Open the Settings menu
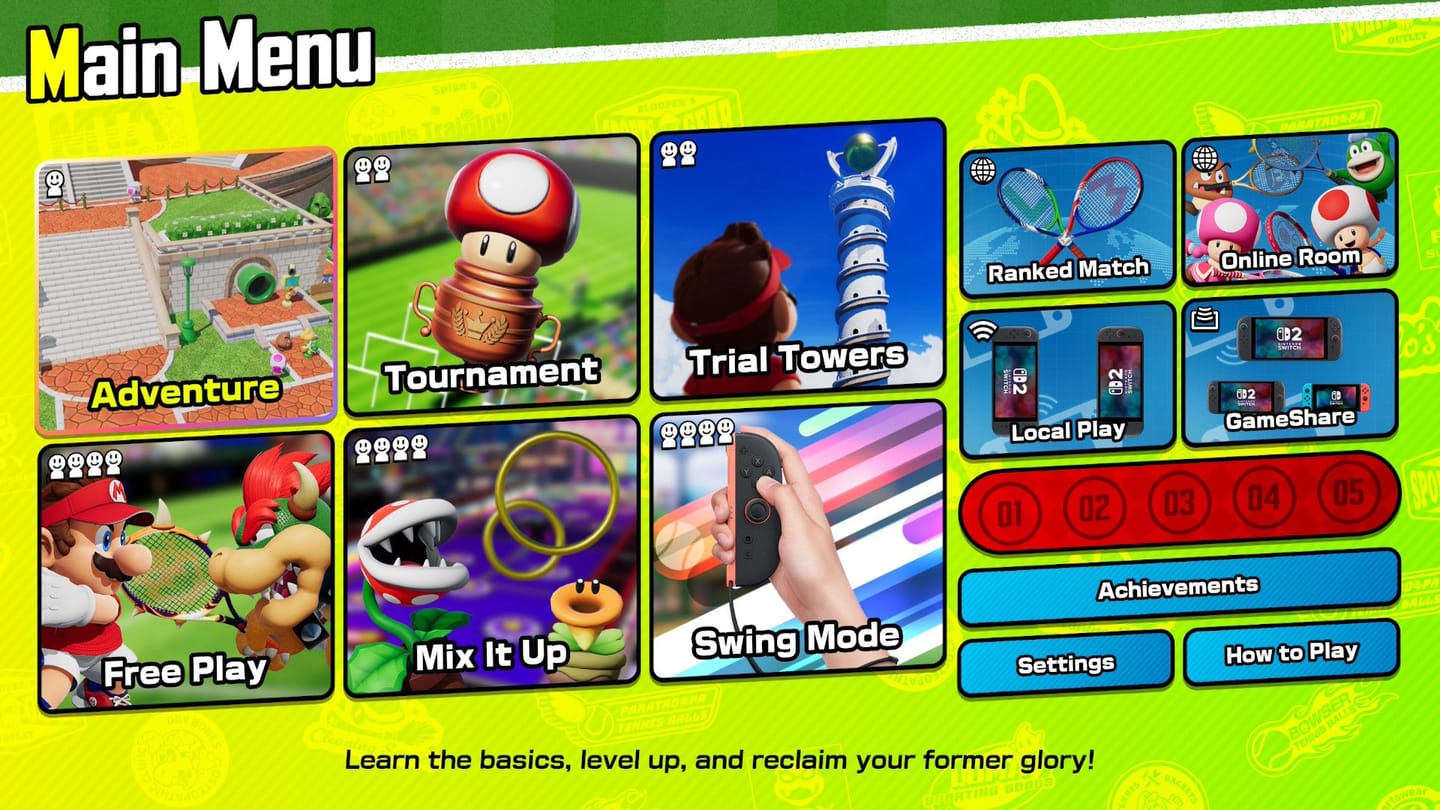 (1066, 662)
